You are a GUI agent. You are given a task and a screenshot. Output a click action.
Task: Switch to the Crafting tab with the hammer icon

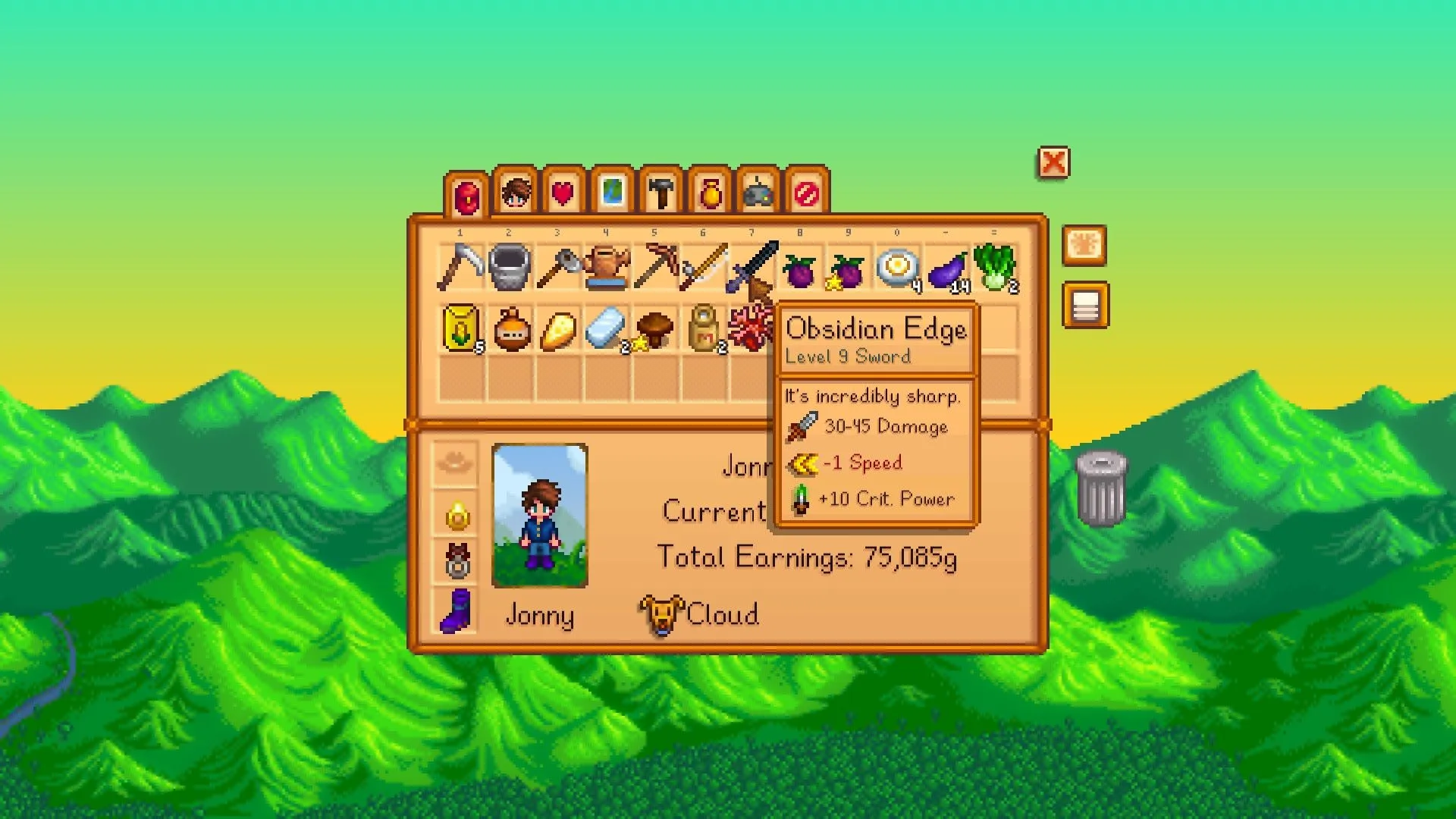(x=662, y=193)
